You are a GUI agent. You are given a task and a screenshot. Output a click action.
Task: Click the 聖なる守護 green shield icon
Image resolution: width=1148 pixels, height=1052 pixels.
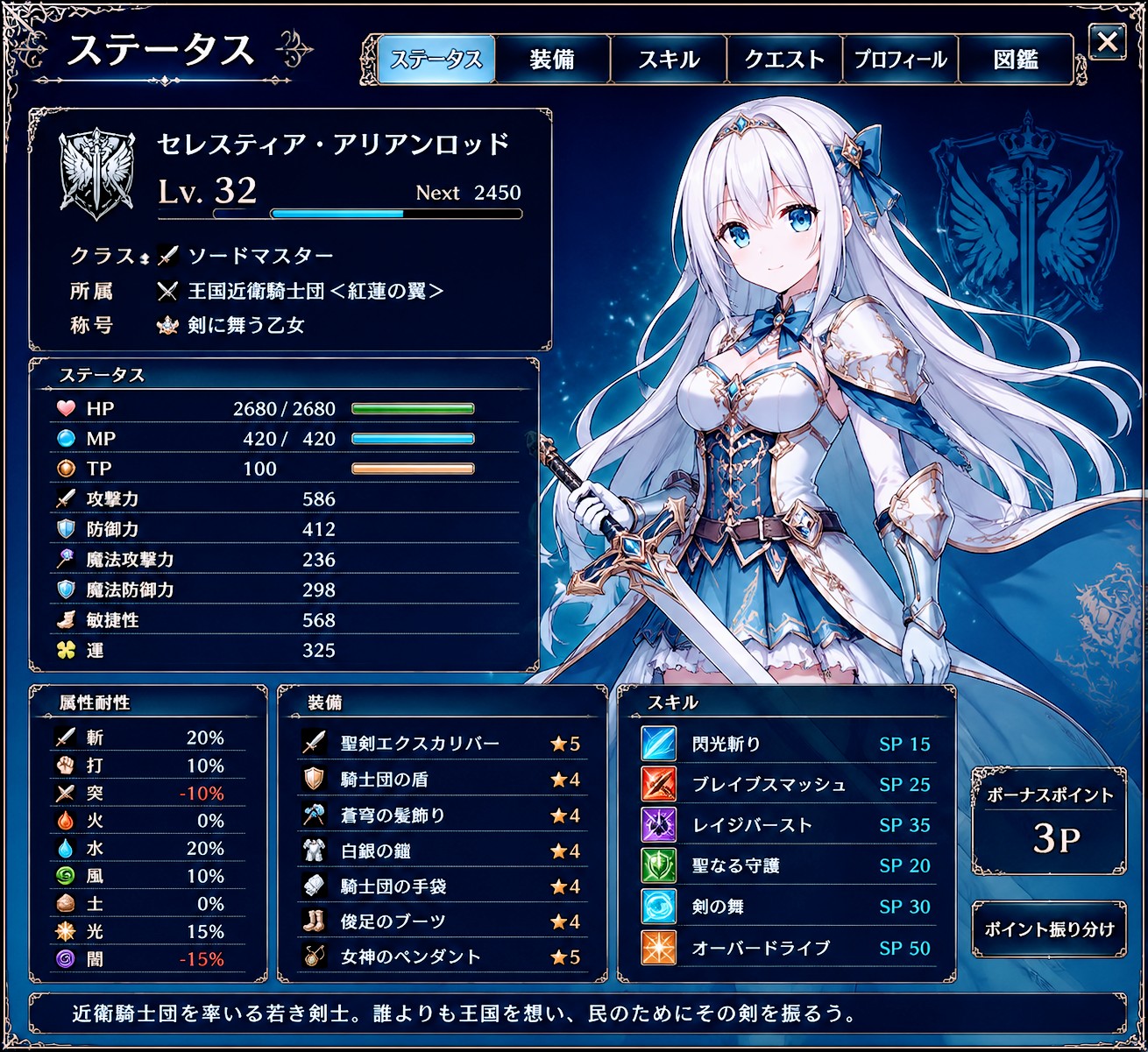[657, 865]
